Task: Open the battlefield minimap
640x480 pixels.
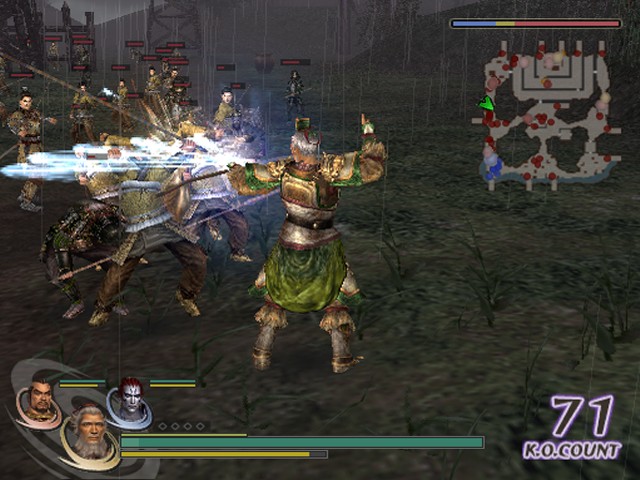Action: tap(546, 115)
